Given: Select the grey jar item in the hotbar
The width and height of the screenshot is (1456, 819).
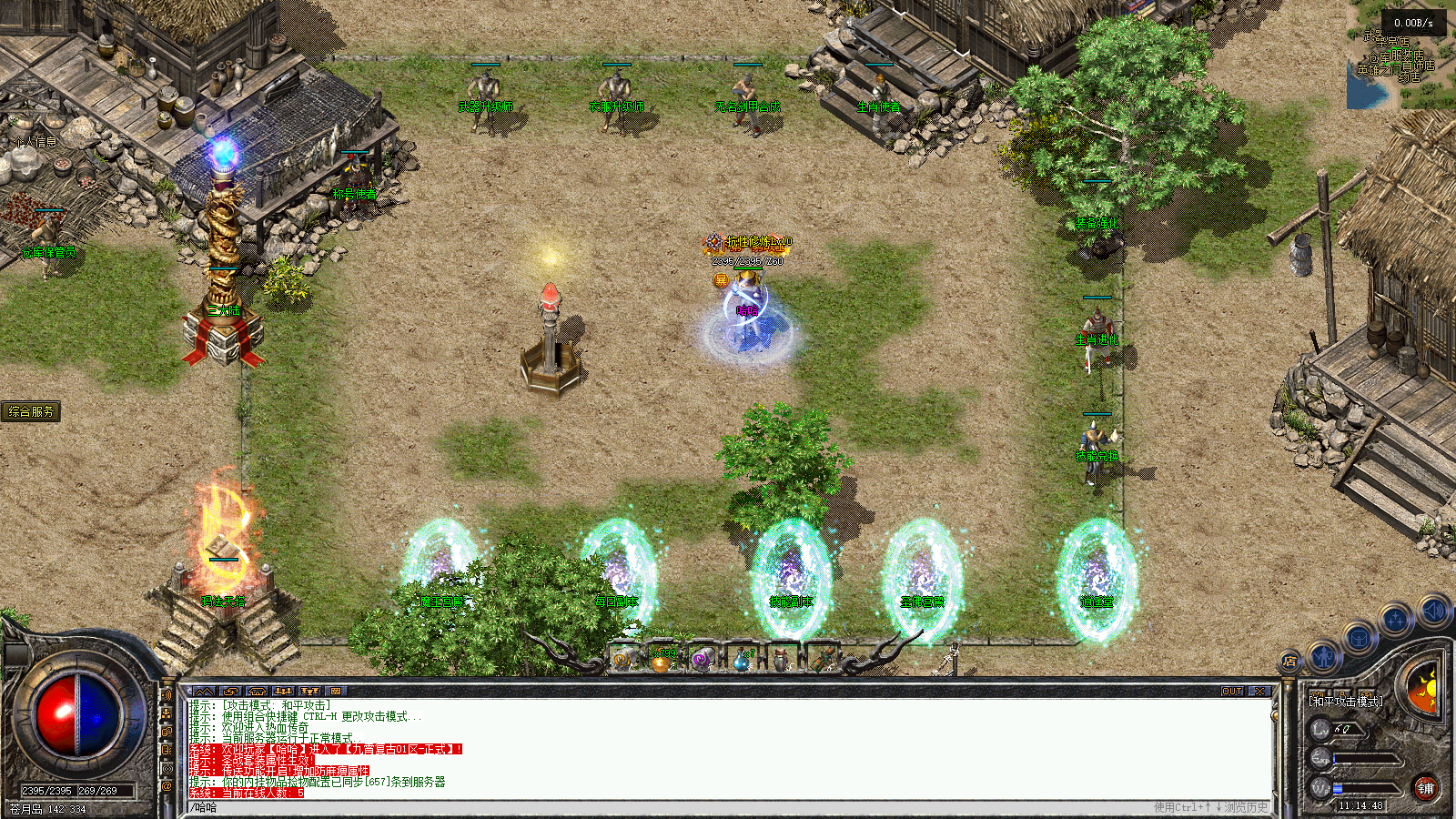Looking at the screenshot, I should (781, 660).
